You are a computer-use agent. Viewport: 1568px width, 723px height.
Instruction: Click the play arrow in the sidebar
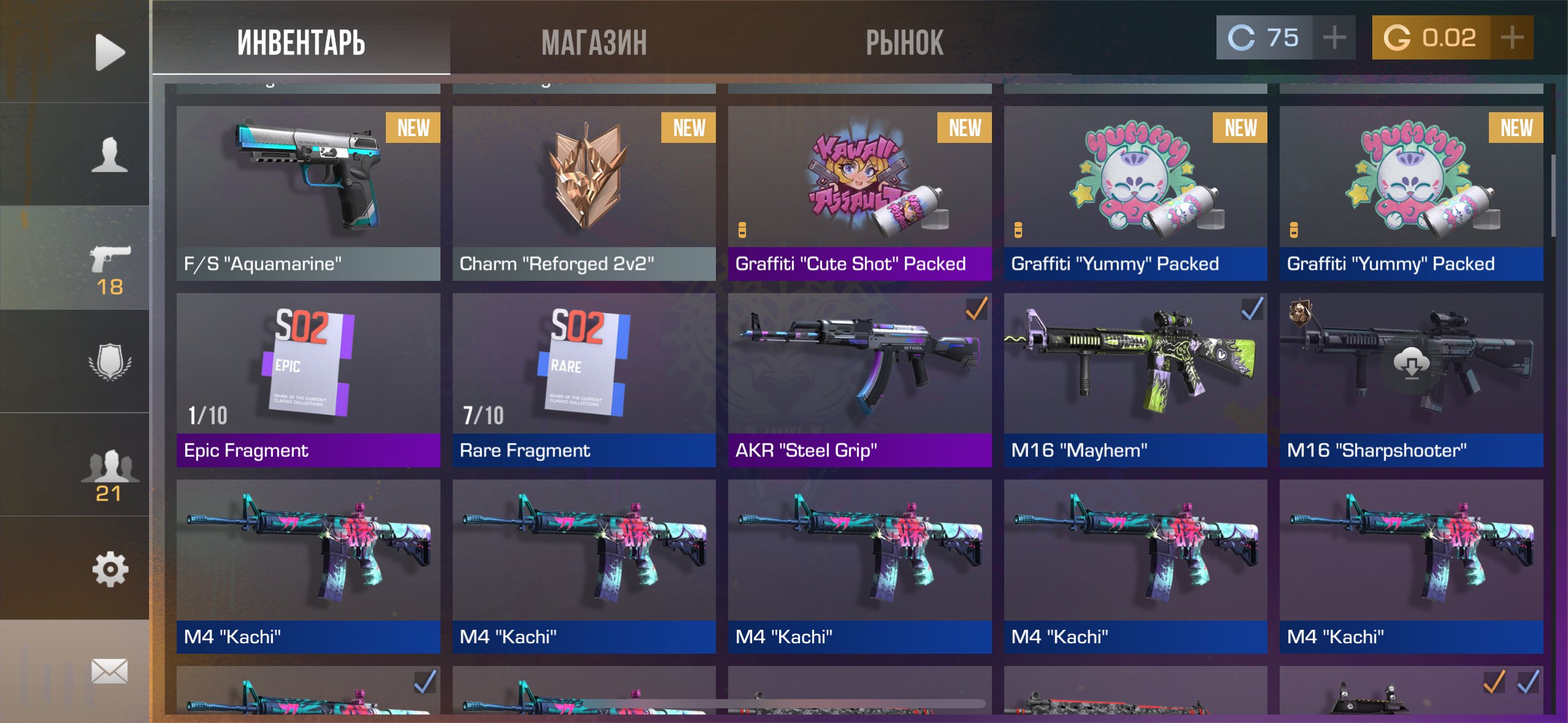(x=110, y=52)
